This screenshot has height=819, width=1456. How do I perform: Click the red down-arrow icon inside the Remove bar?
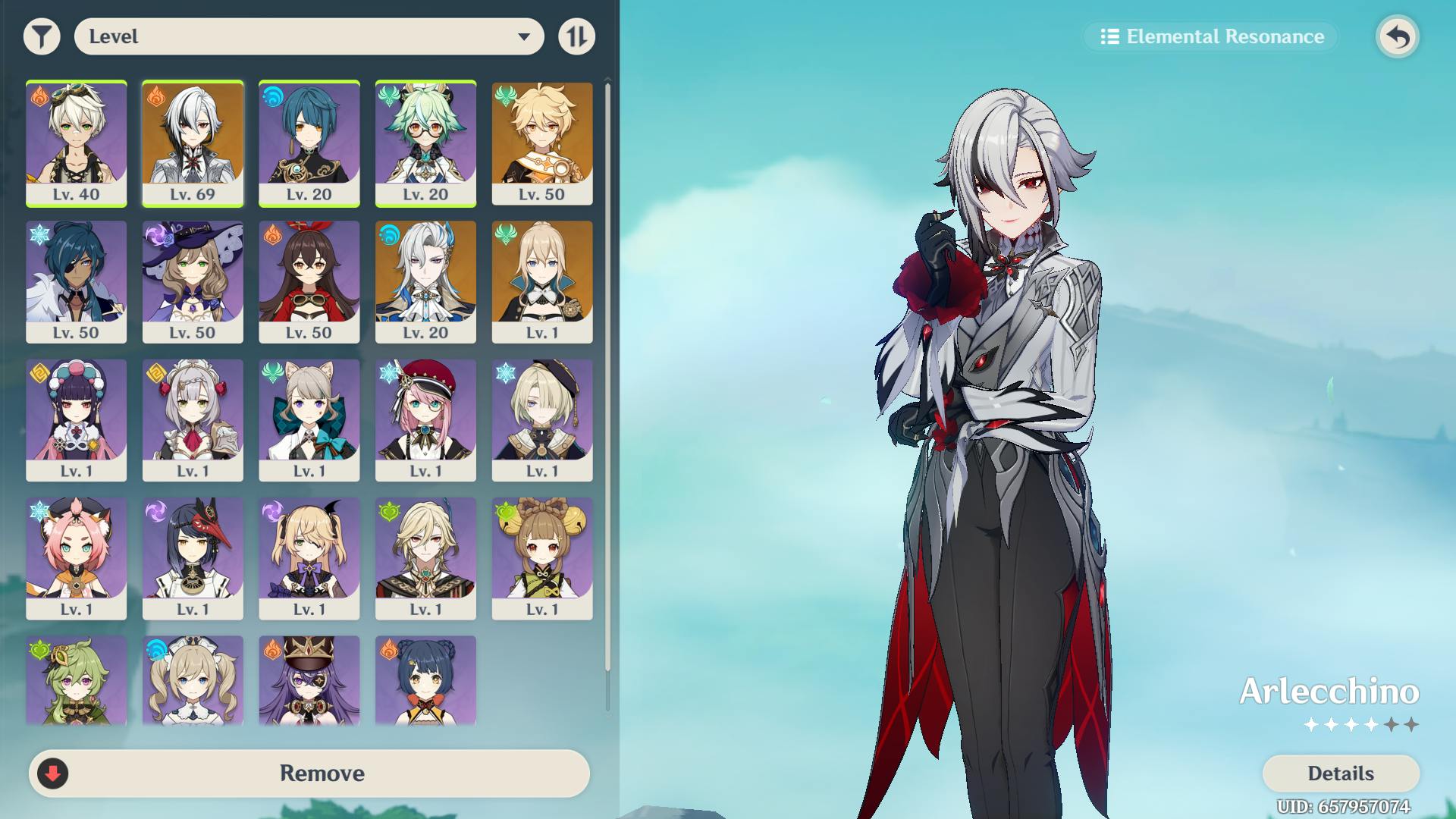[x=52, y=773]
